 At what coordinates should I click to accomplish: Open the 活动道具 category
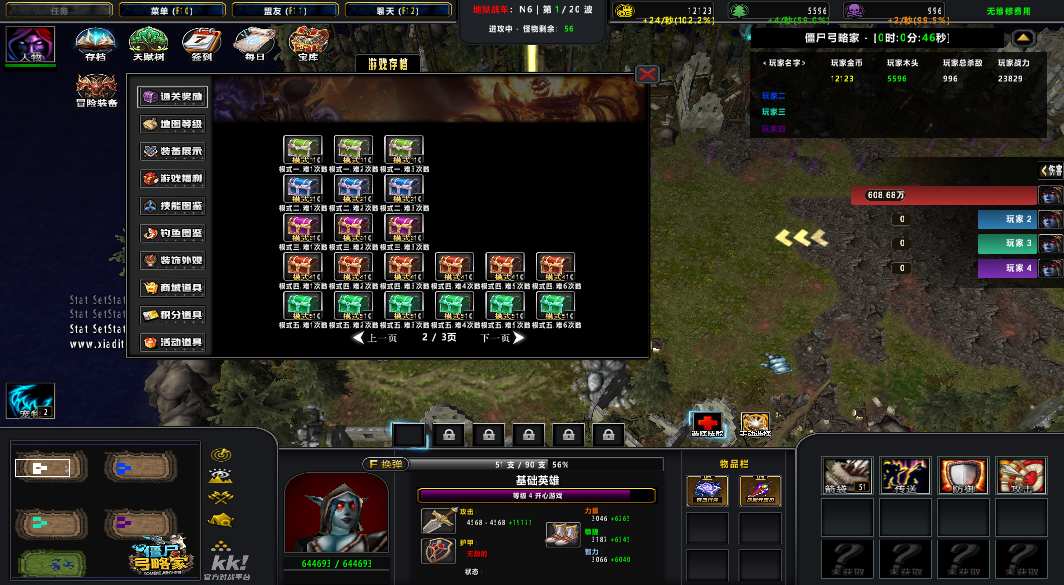172,342
